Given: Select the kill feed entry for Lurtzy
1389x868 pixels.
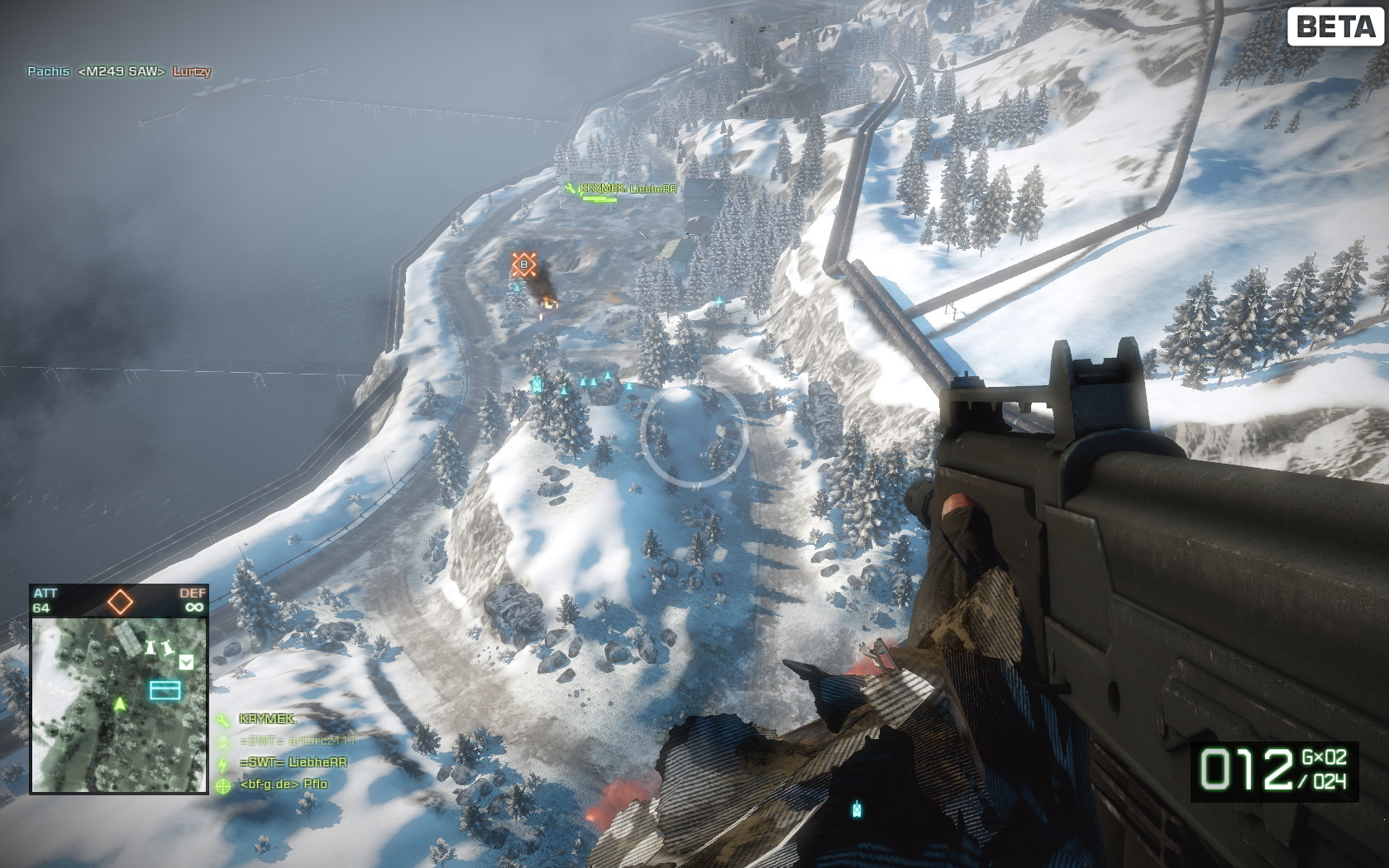Looking at the screenshot, I should tap(192, 72).
